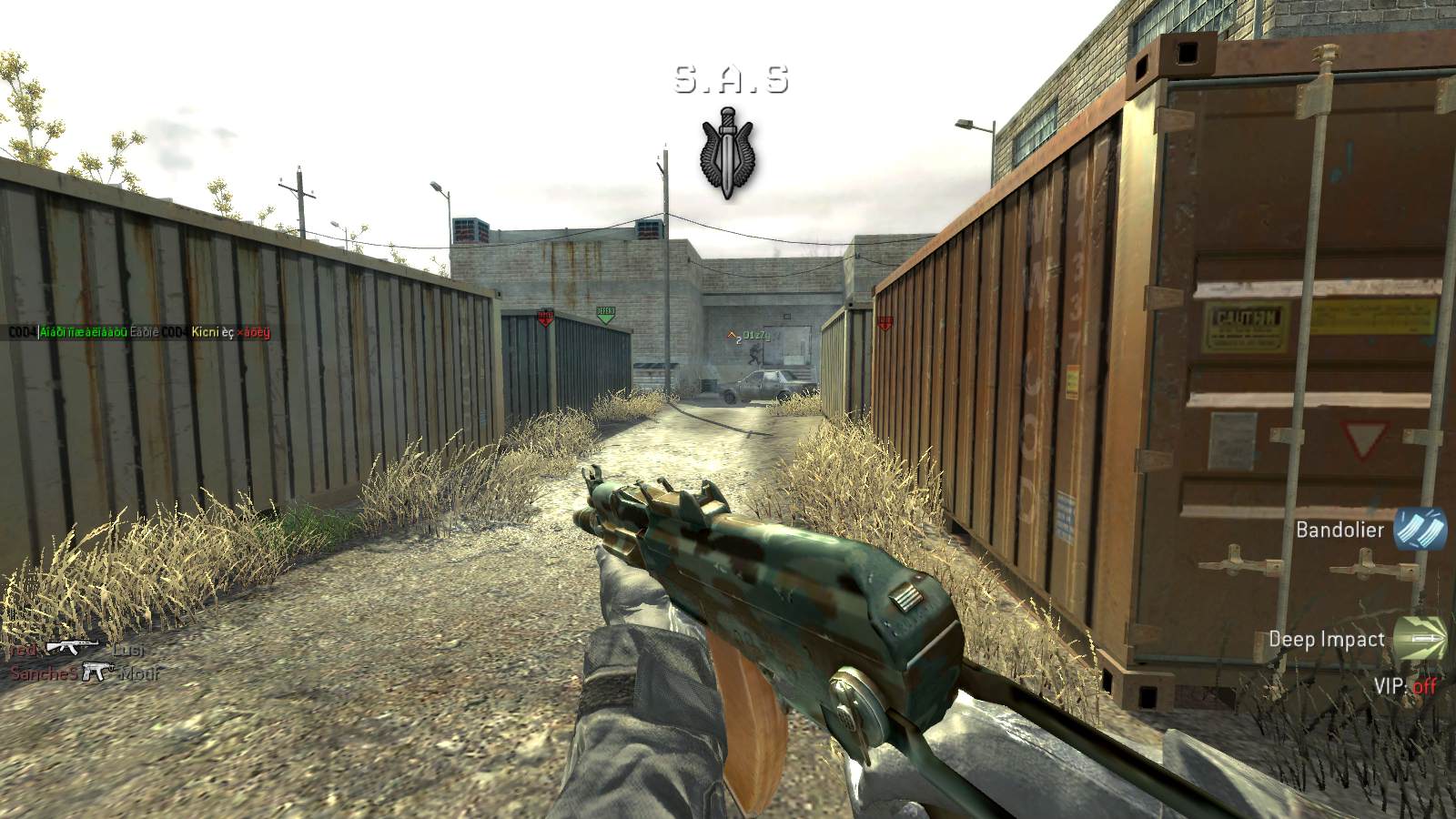
Task: Select the Bandolier perk icon
Action: pyautogui.click(x=1420, y=530)
